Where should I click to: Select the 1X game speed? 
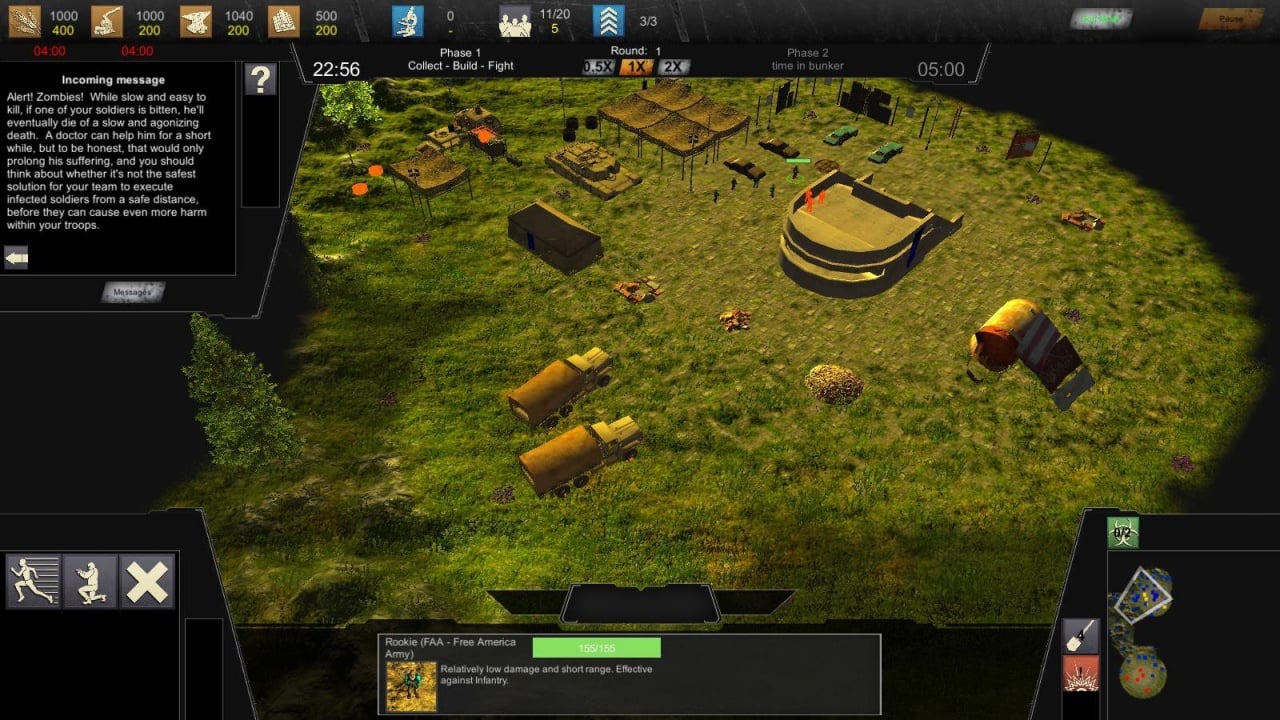(636, 67)
